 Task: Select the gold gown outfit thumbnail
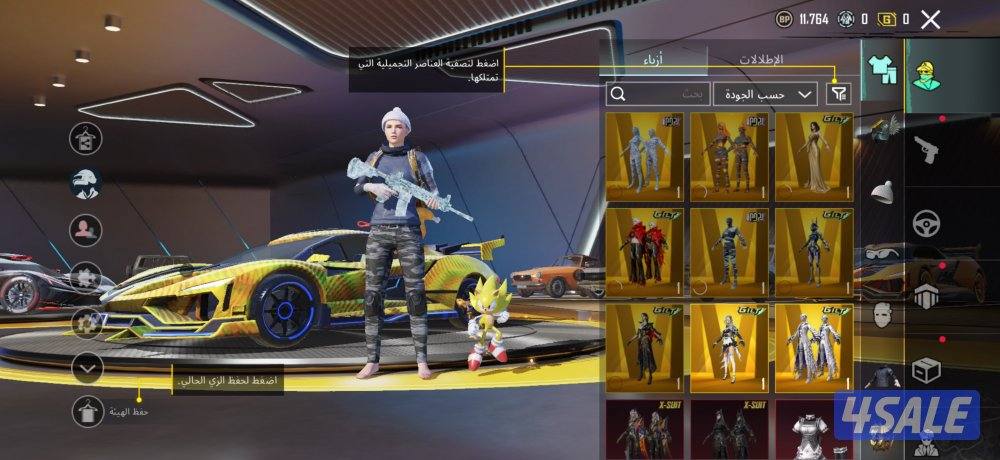[814, 157]
